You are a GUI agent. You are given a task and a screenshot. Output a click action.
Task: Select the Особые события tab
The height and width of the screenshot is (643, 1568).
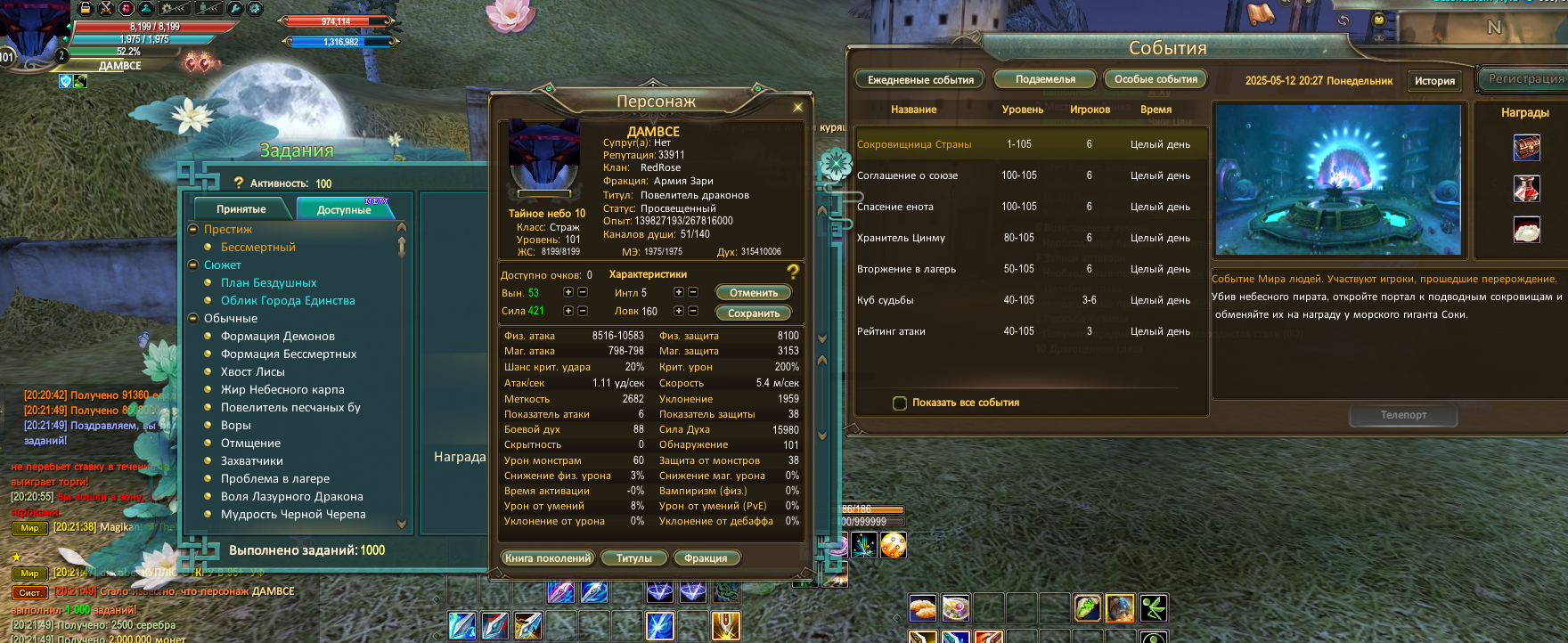pyautogui.click(x=1156, y=79)
